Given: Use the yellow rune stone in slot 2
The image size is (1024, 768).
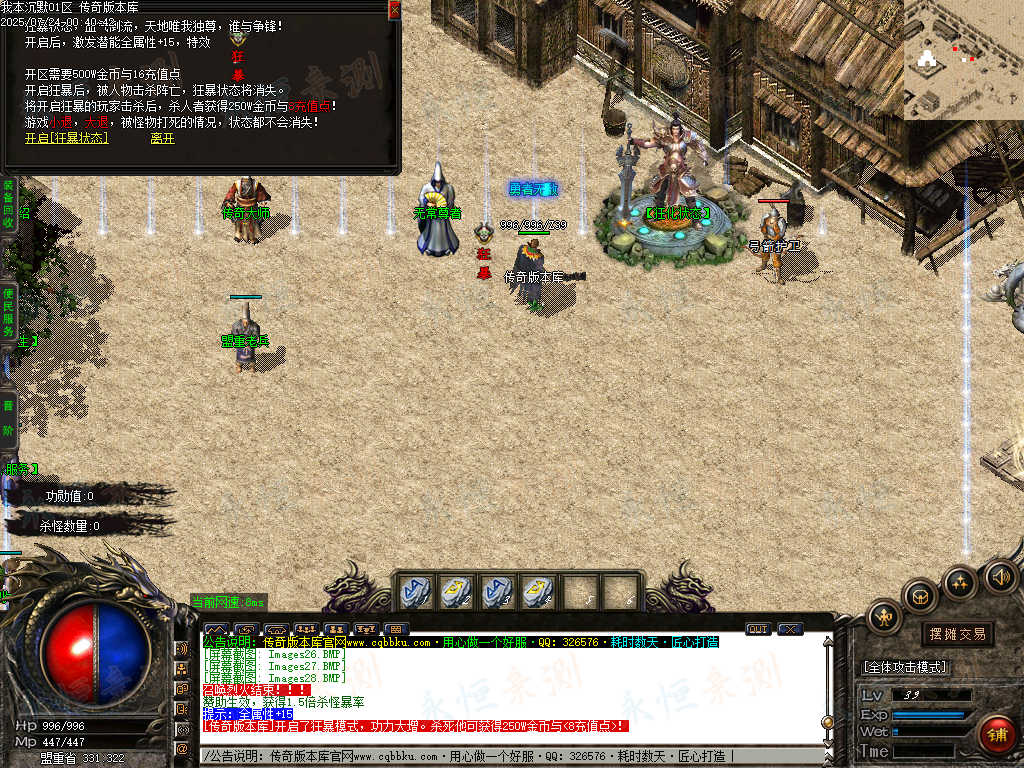Looking at the screenshot, I should click(x=456, y=591).
